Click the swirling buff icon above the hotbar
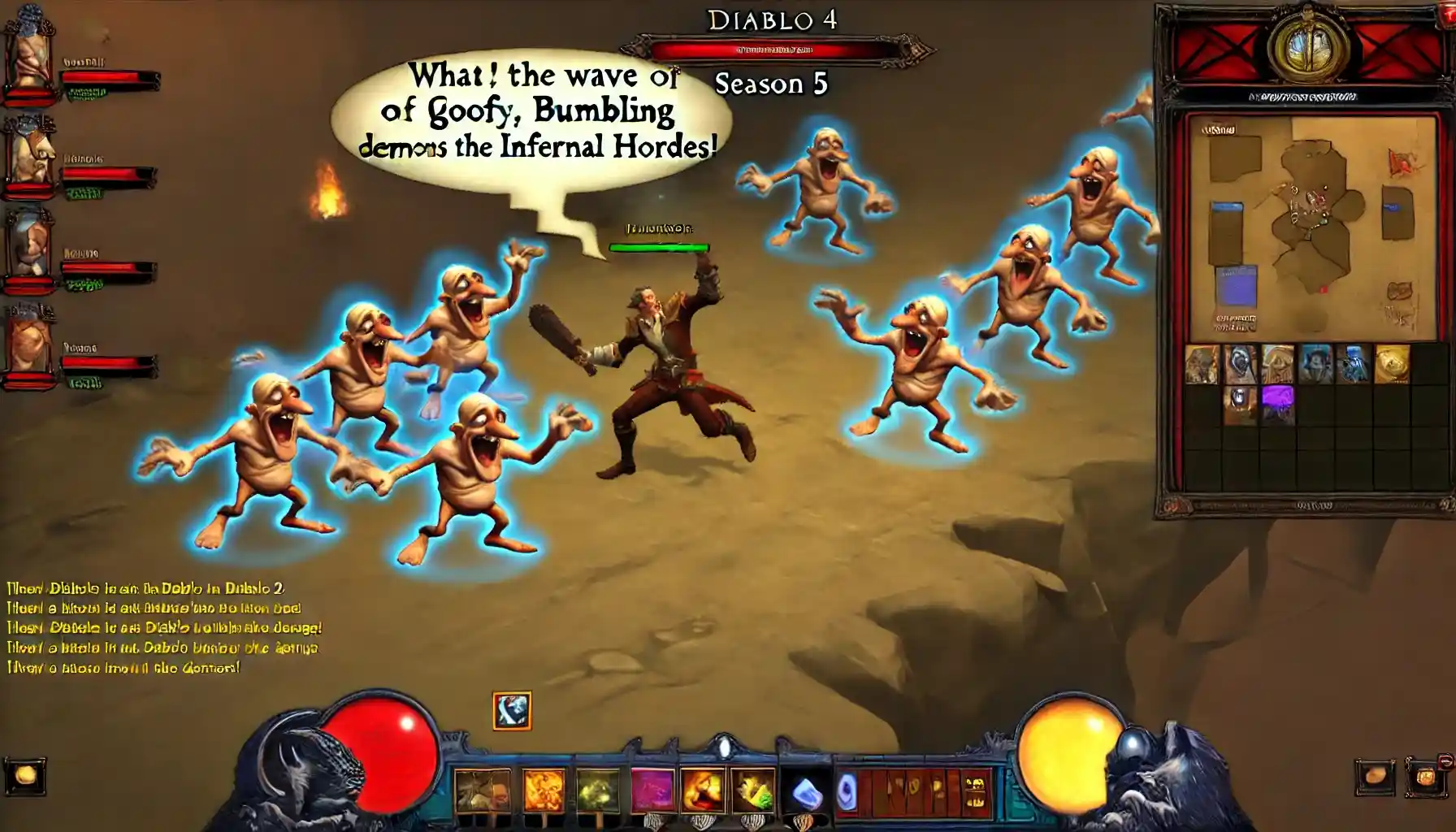This screenshot has width=1456, height=832. [512, 711]
